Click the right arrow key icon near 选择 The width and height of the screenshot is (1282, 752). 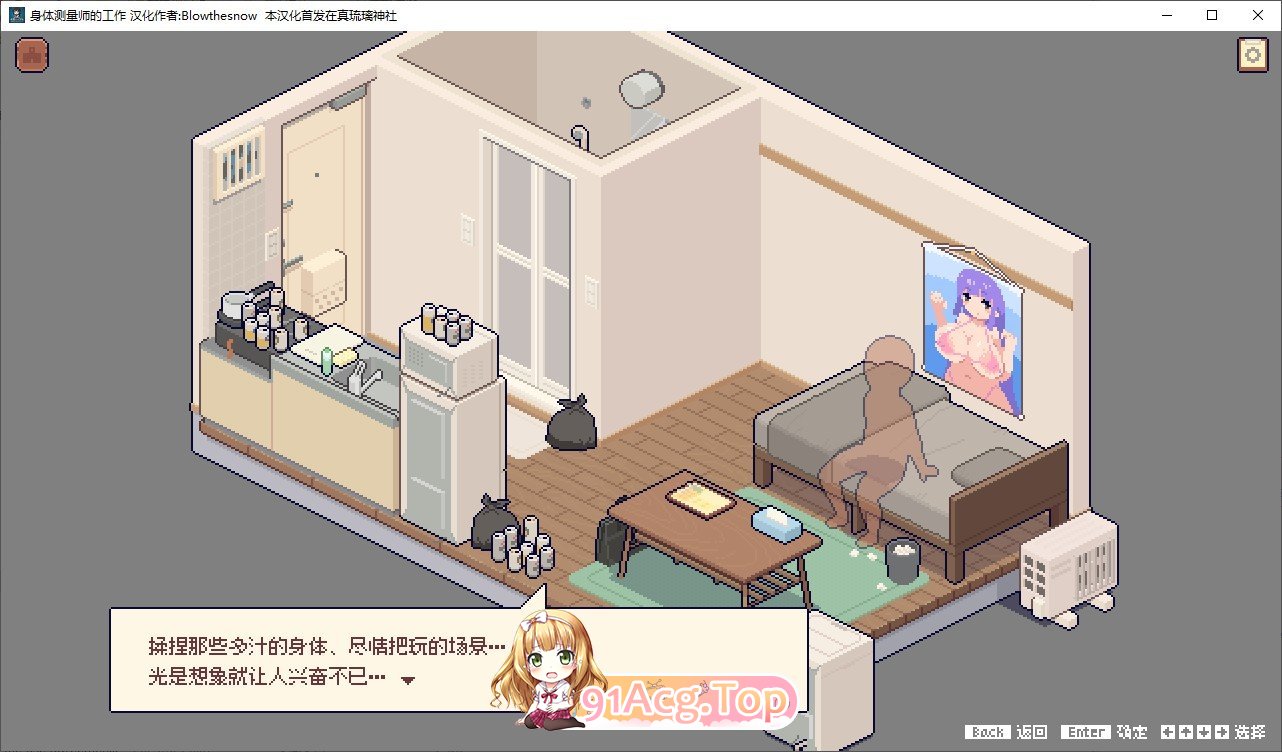coord(1222,732)
